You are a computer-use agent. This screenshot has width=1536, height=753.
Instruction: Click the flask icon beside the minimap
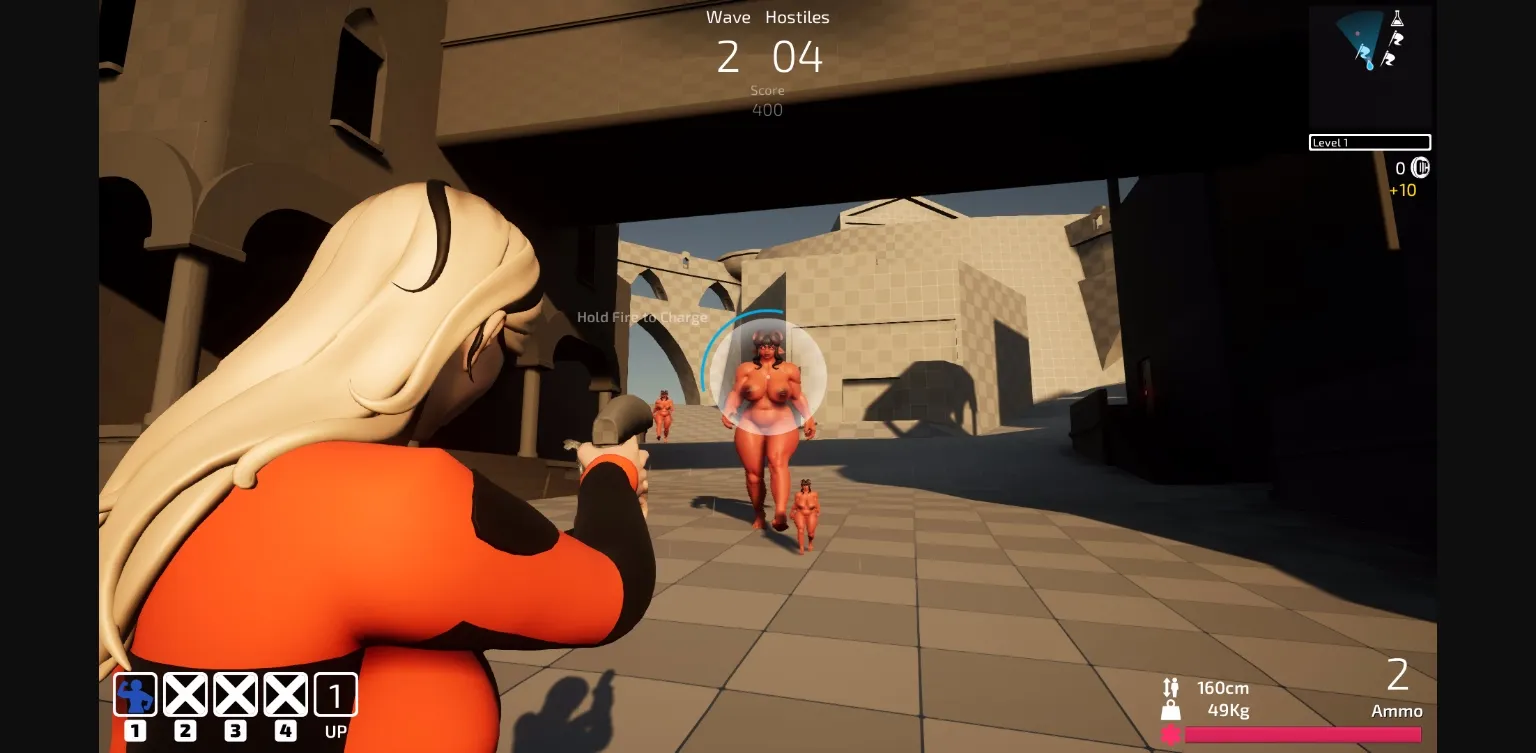click(1397, 18)
